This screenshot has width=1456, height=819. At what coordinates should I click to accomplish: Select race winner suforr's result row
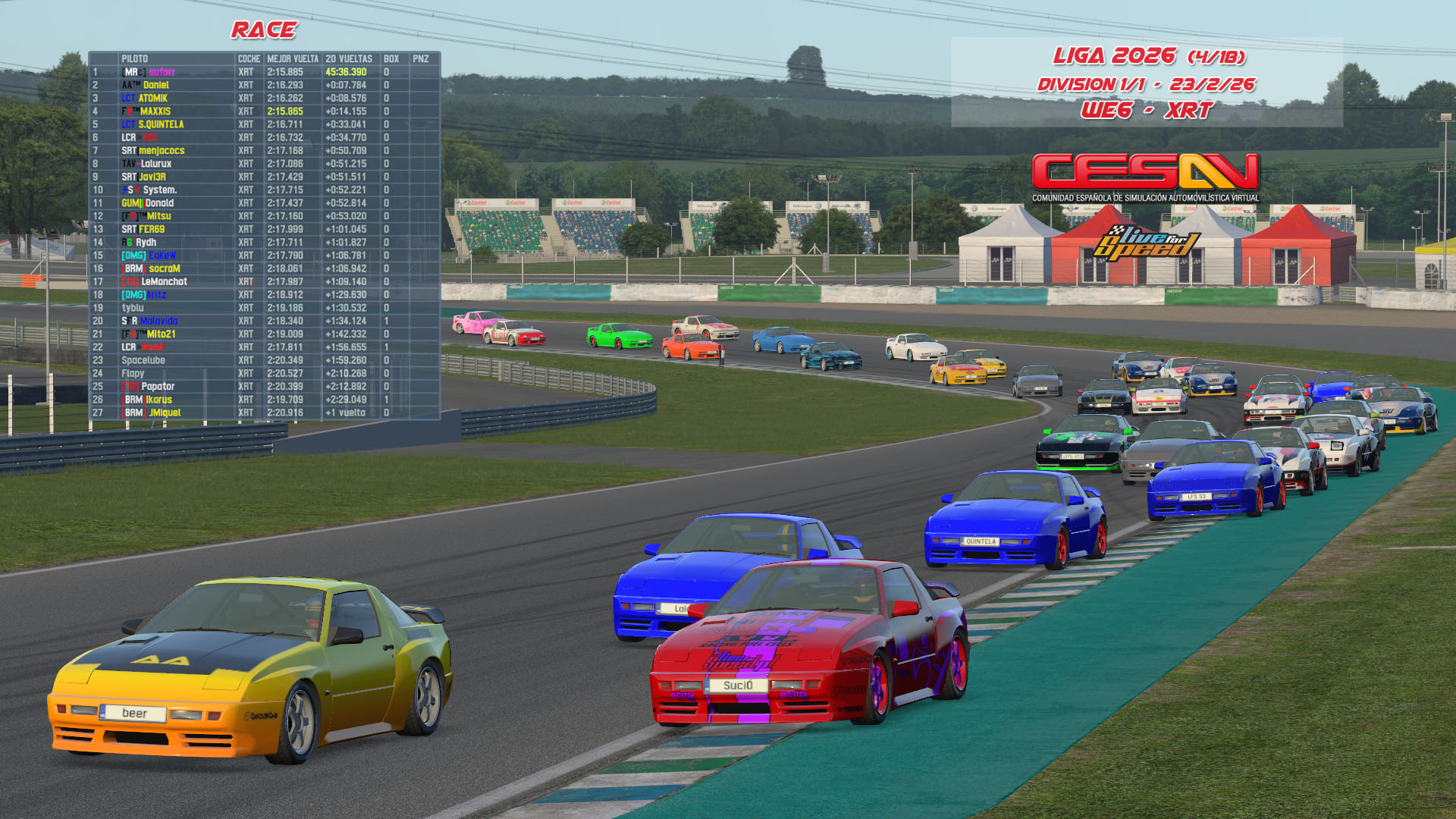tap(162, 72)
